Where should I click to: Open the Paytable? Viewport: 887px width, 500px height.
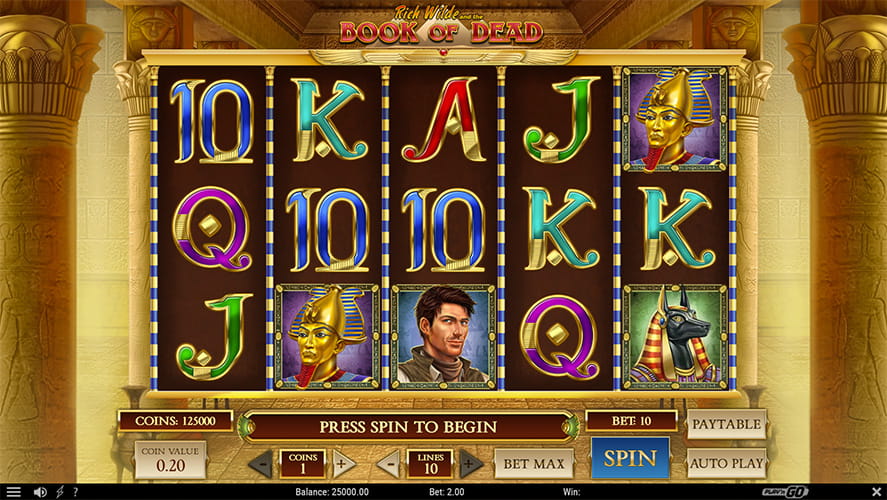[726, 424]
